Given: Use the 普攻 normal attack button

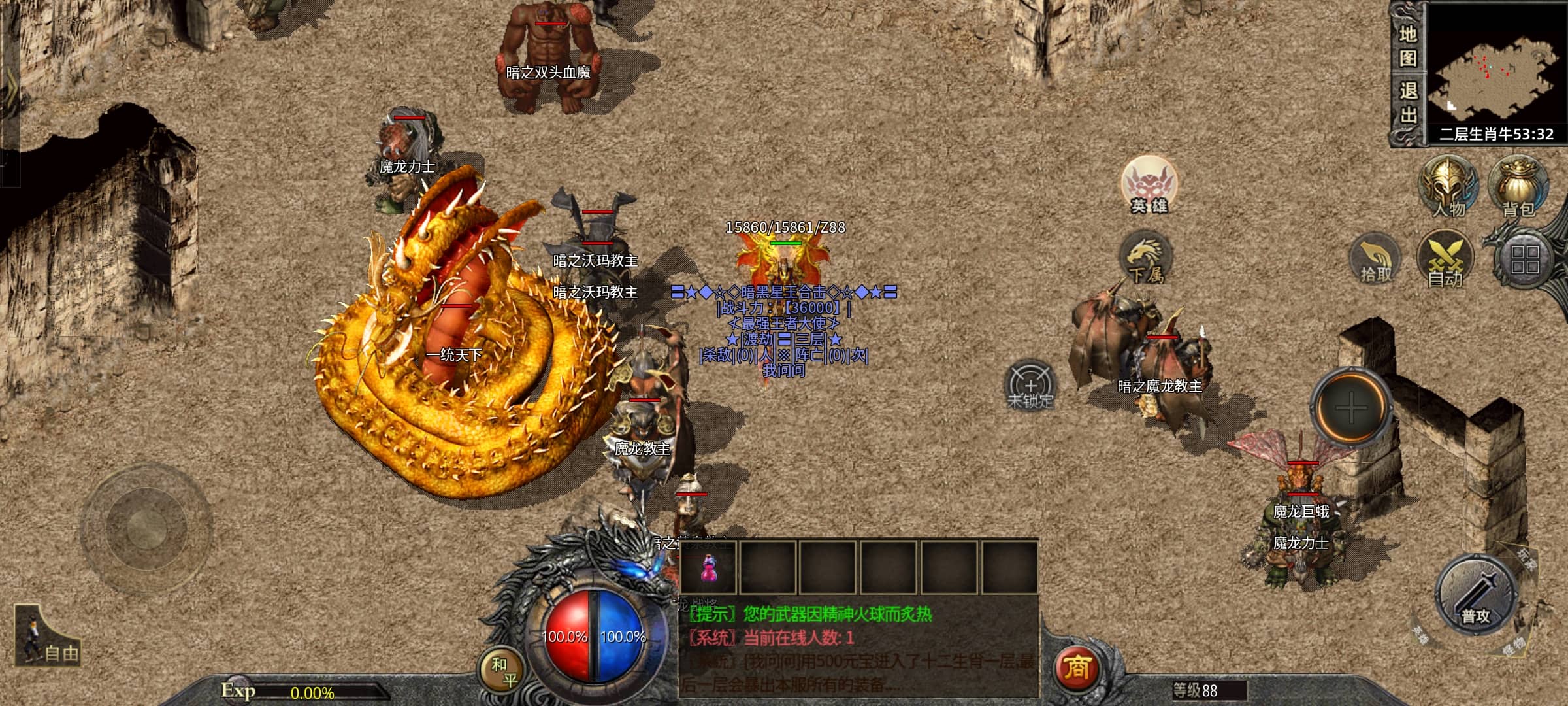Looking at the screenshot, I should [x=1476, y=596].
